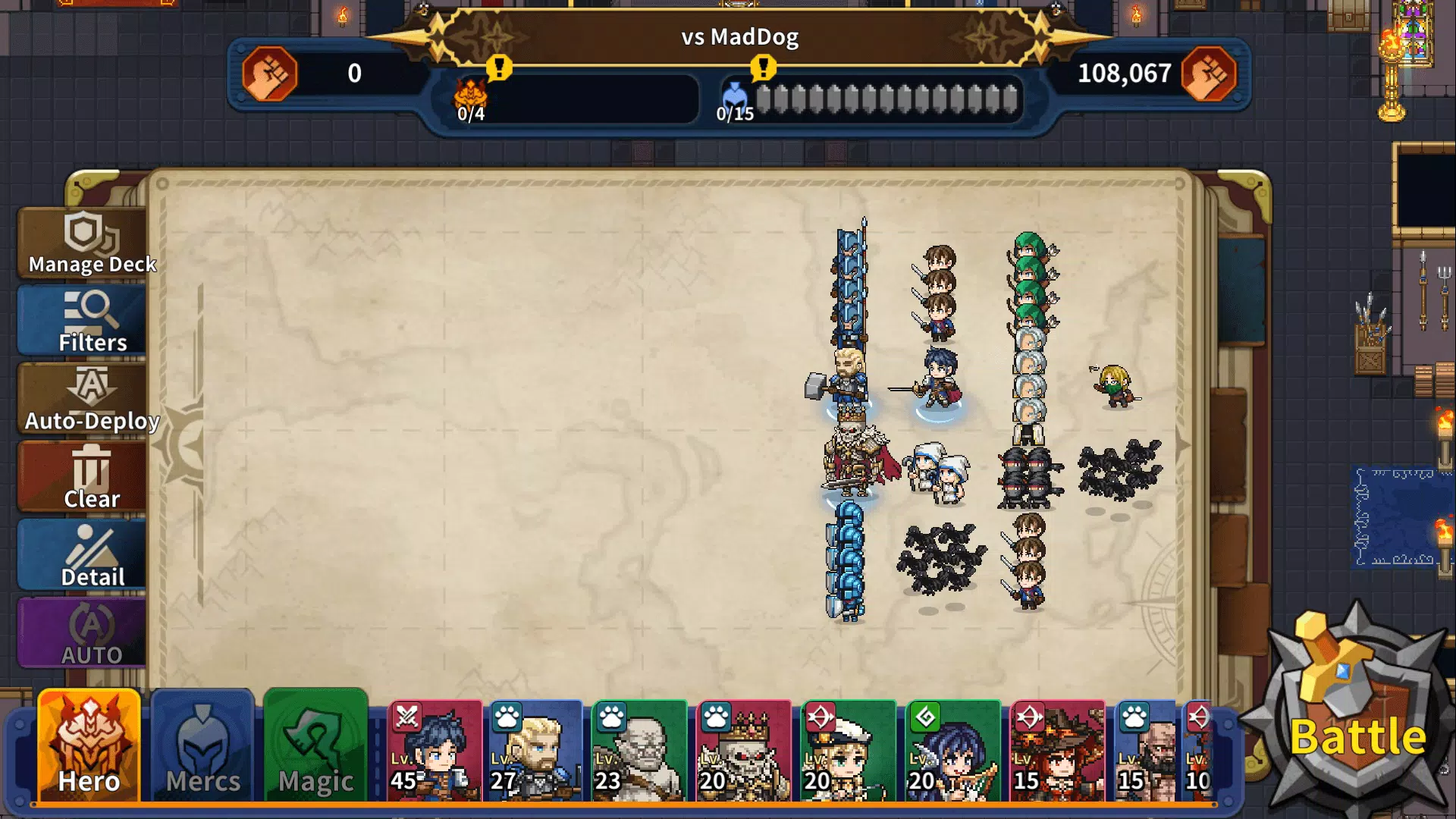Image resolution: width=1456 pixels, height=819 pixels.
Task: Click the 0/15 soldier progress bar
Action: [x=887, y=97]
